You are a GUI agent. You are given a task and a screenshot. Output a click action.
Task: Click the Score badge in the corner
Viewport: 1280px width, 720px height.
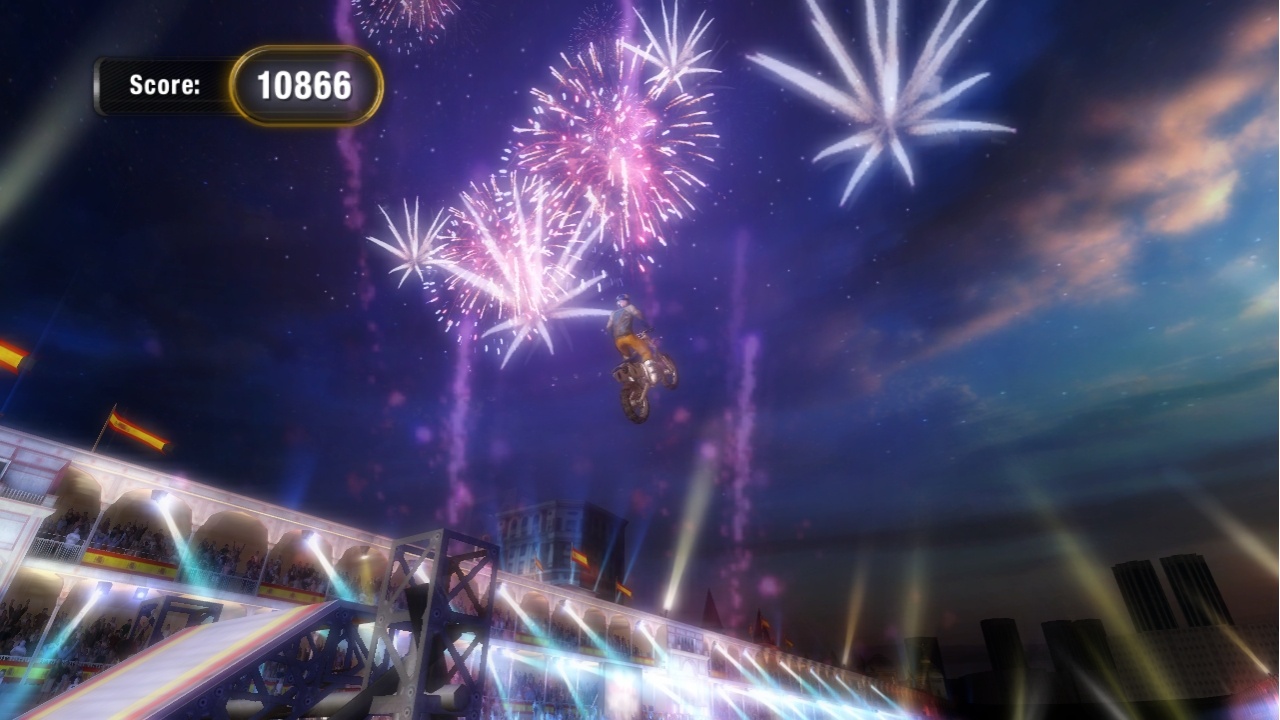[240, 85]
